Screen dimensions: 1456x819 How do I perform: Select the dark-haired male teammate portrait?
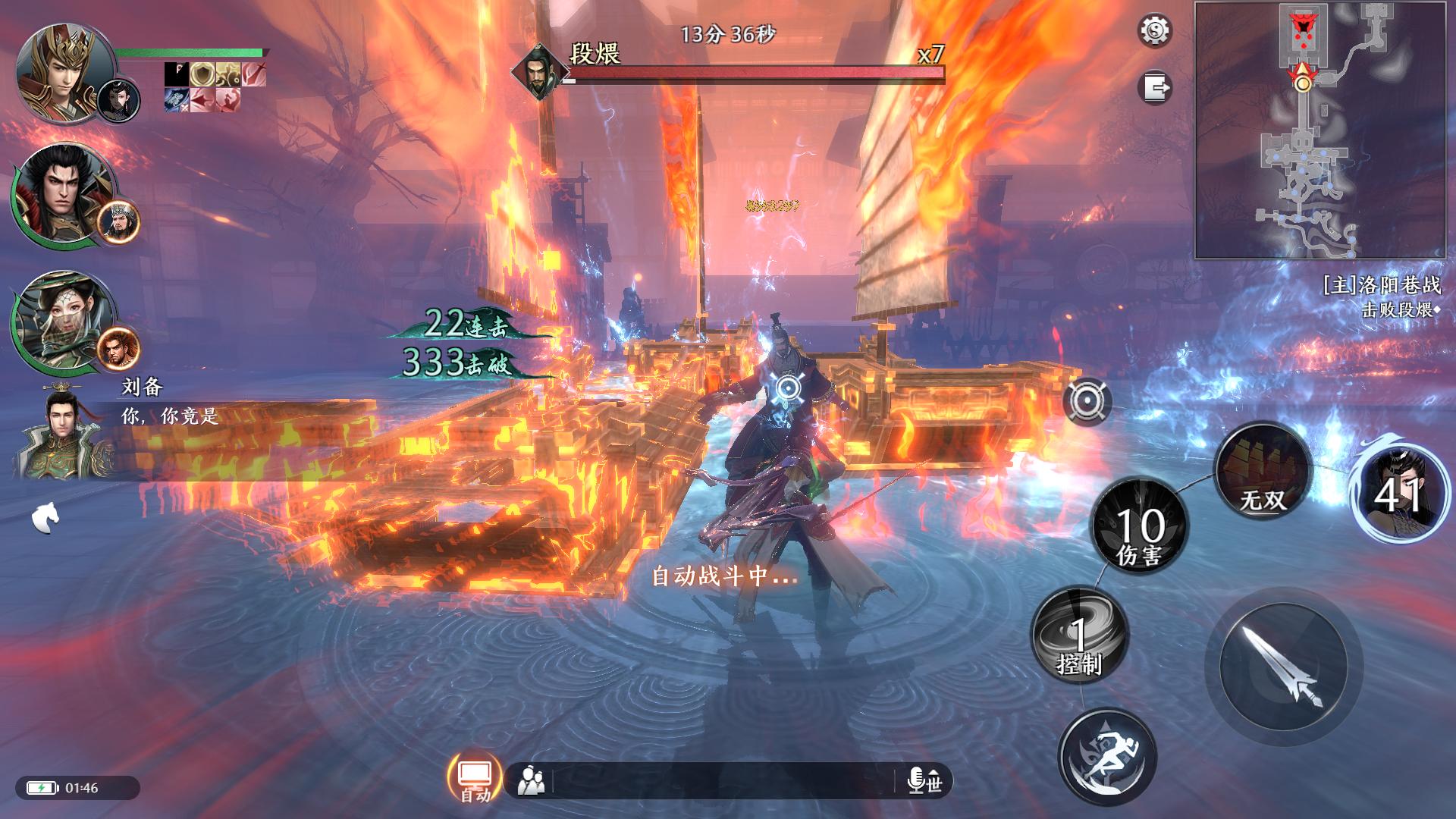pos(61,193)
